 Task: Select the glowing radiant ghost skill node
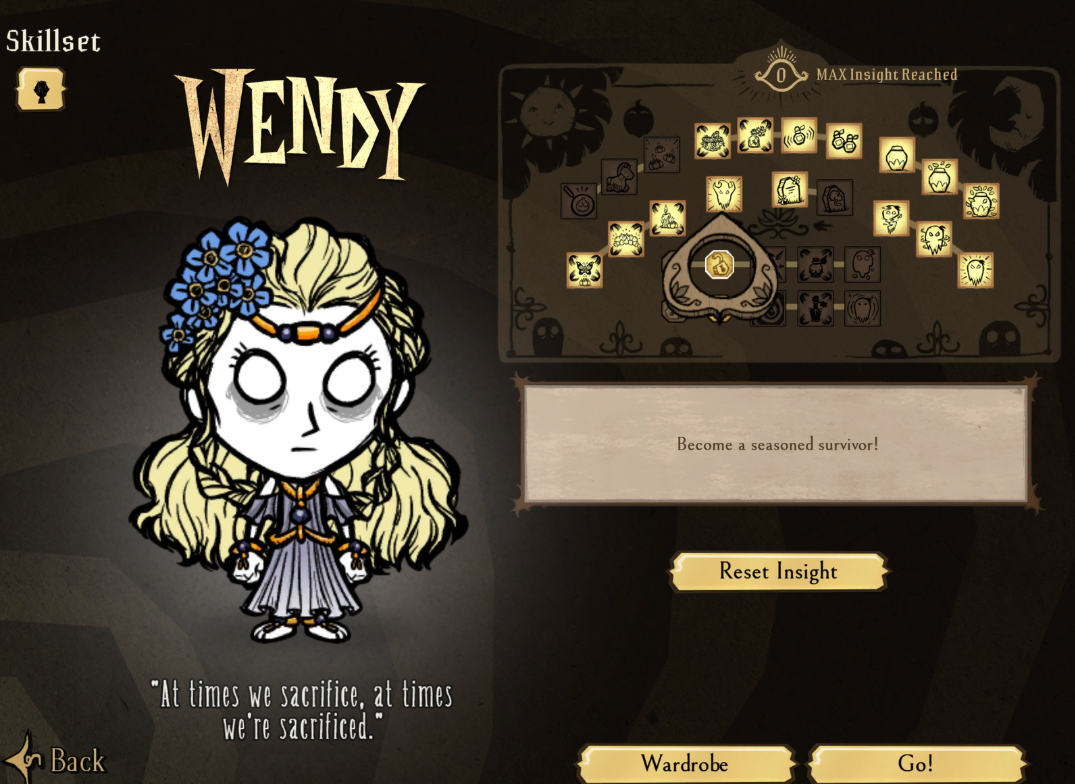(x=975, y=270)
